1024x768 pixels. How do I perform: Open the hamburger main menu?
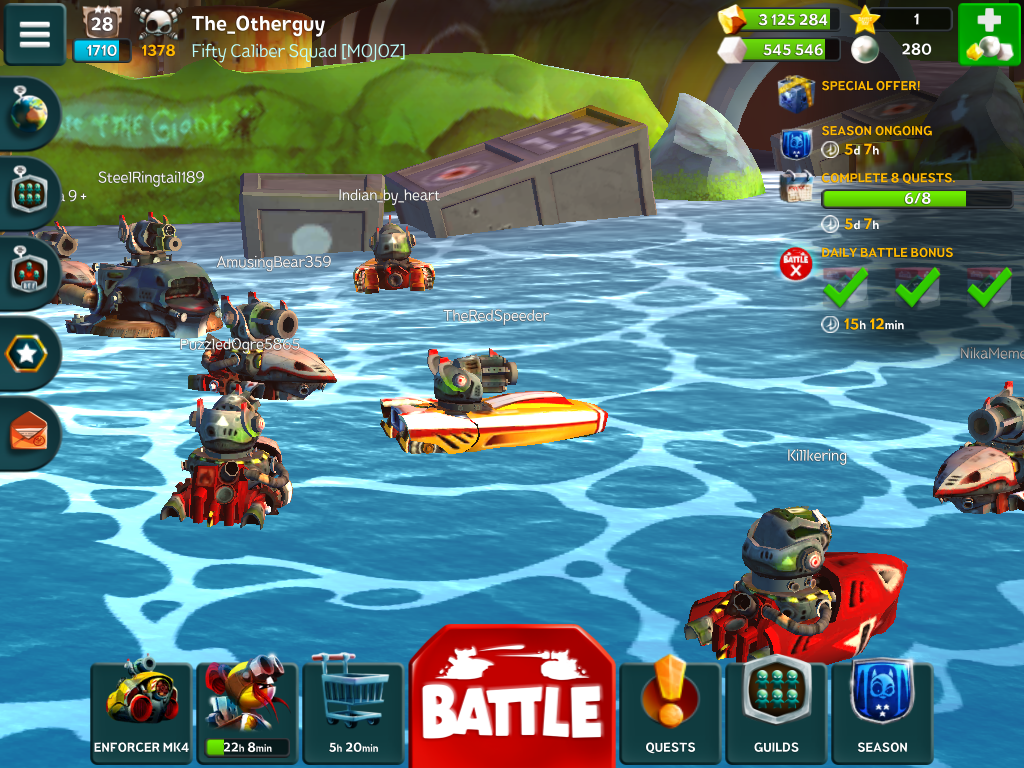pos(35,34)
